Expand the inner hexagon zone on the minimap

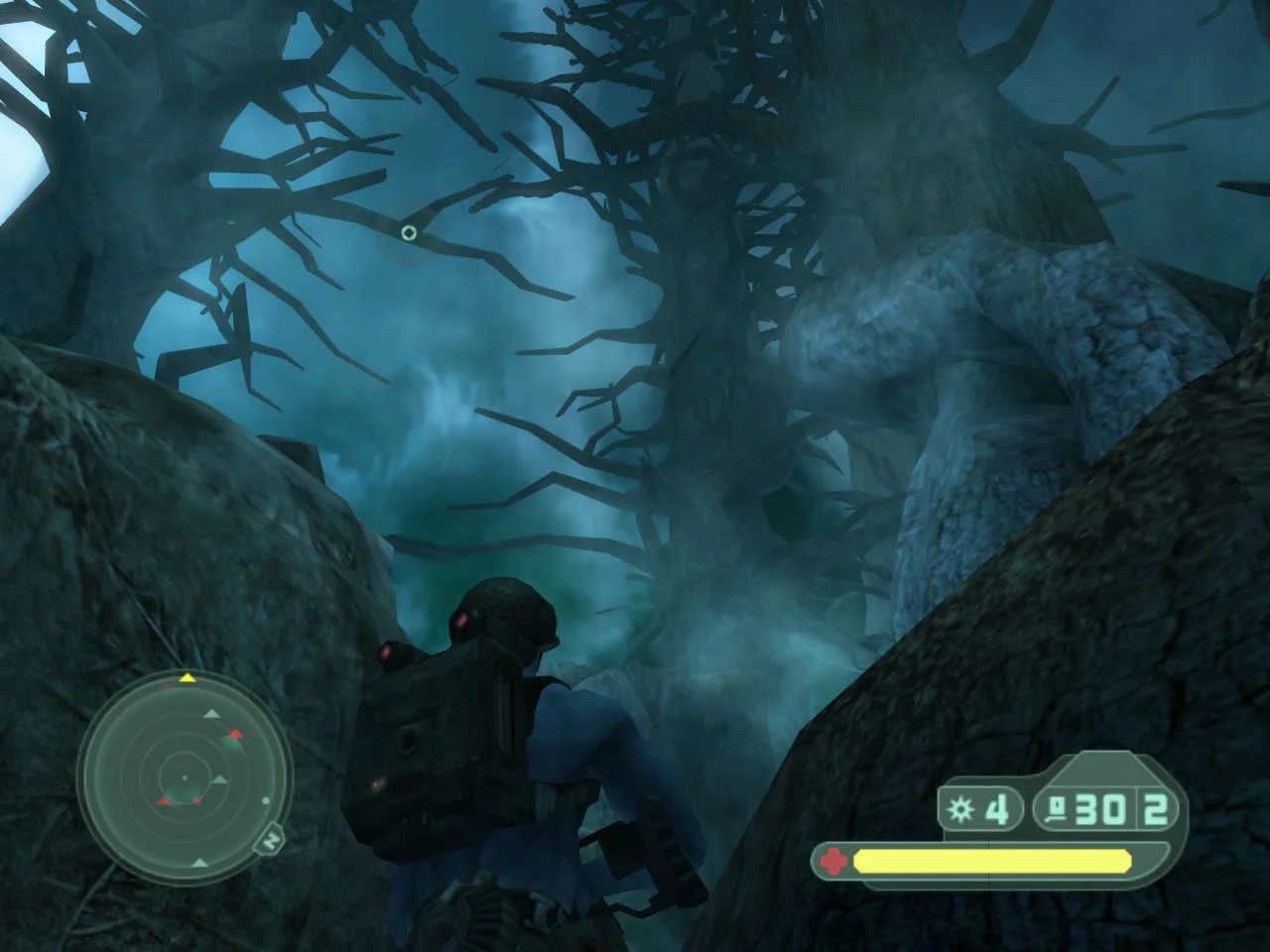185,777
